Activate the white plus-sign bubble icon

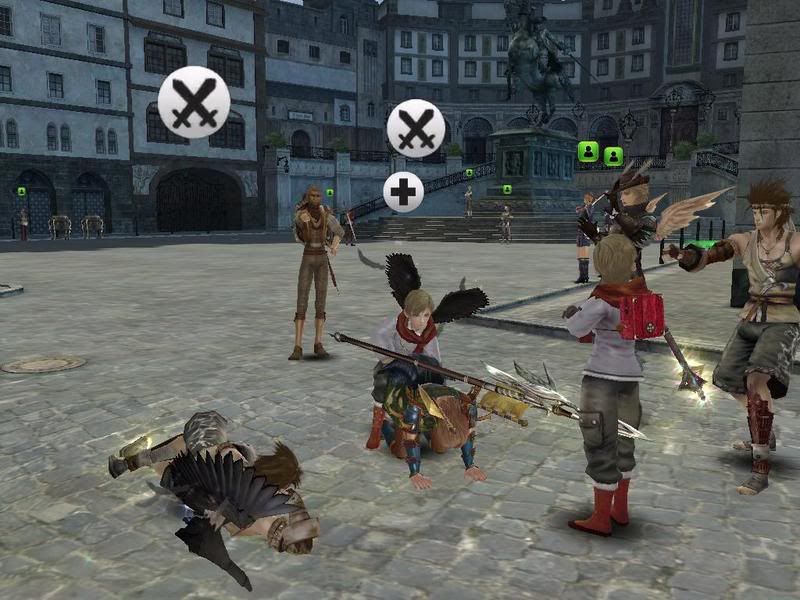click(x=403, y=192)
